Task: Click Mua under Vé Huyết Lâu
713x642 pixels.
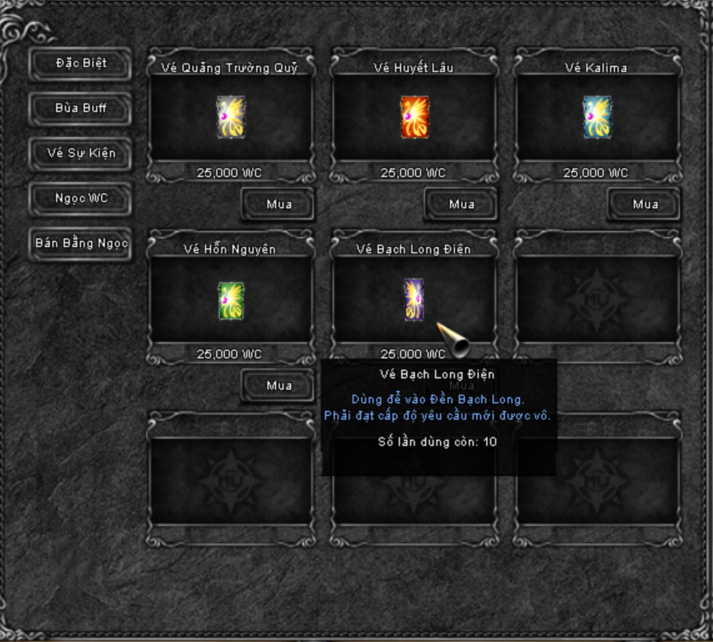Action: [x=462, y=205]
